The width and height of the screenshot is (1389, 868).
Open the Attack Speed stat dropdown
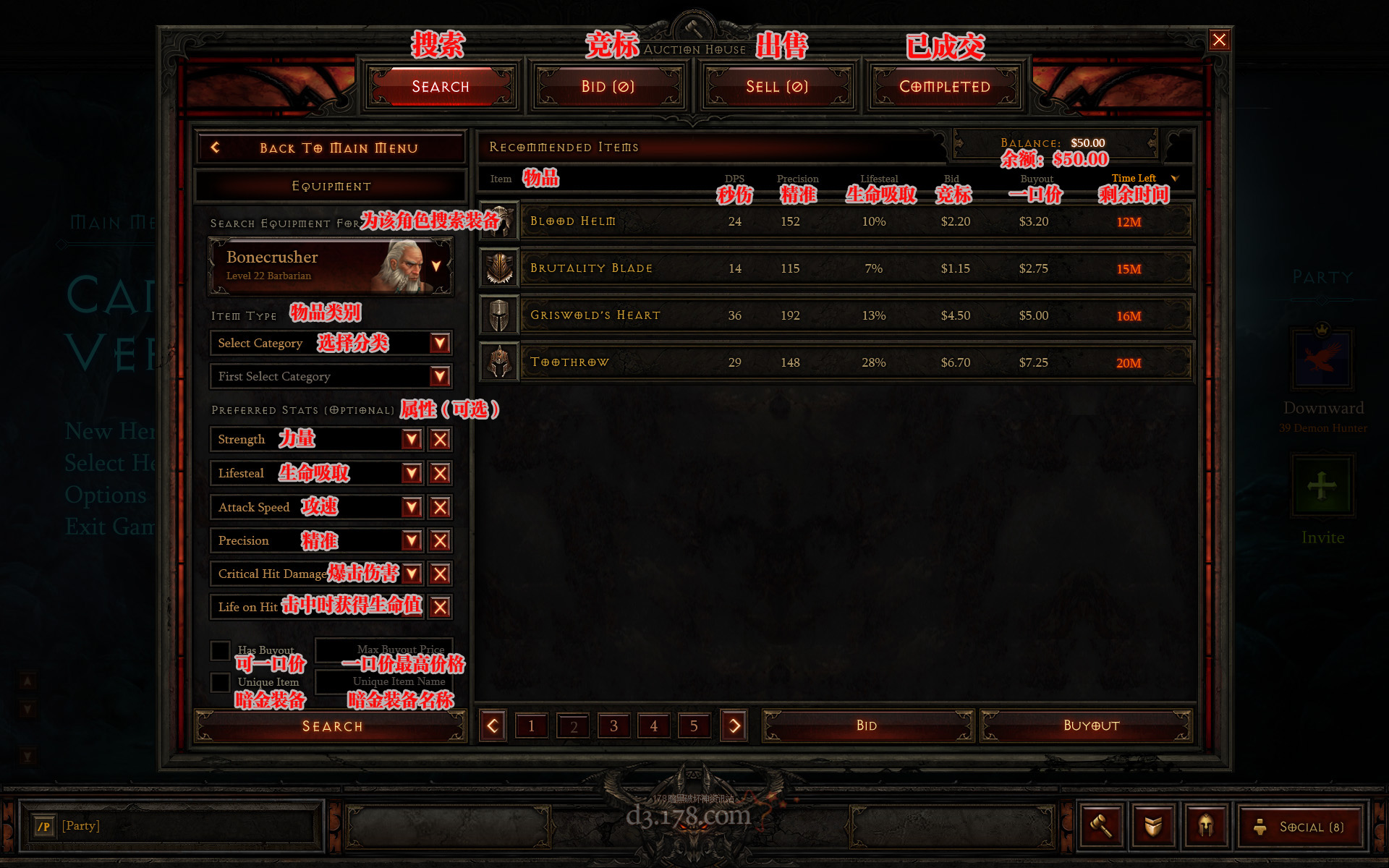point(412,507)
